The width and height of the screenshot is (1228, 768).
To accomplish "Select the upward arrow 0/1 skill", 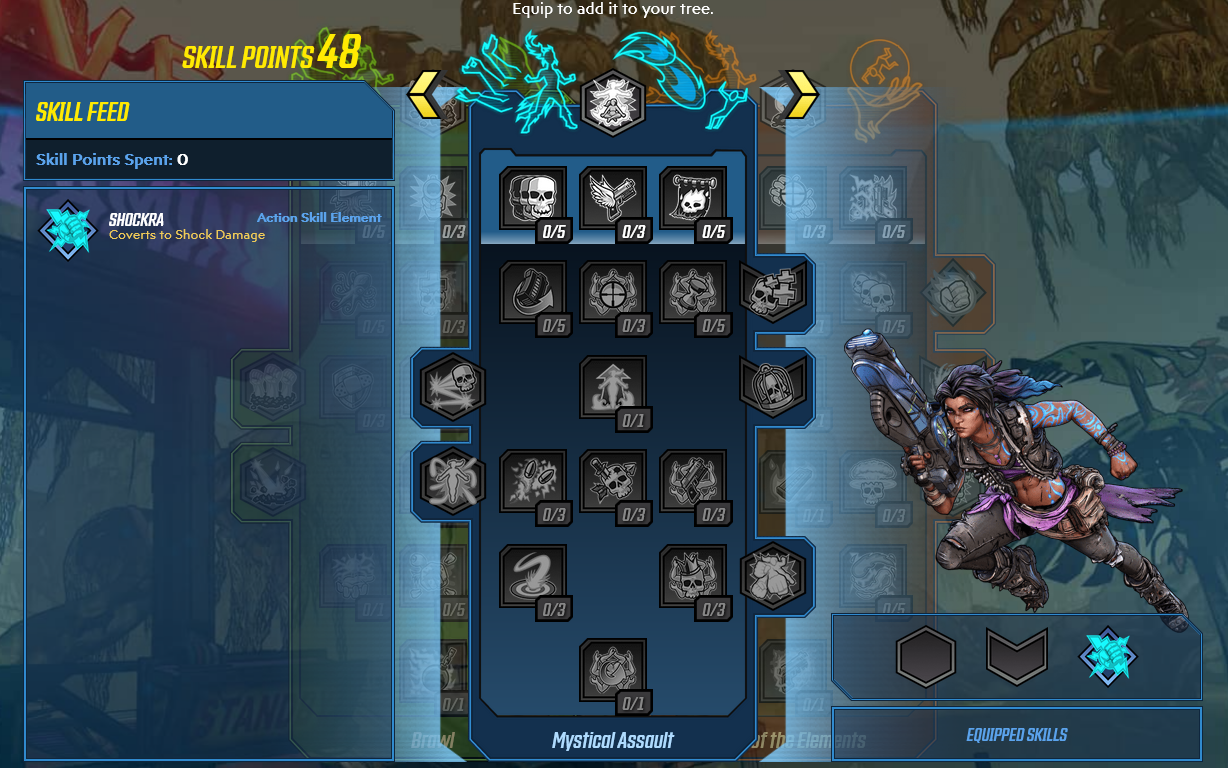I will (613, 387).
